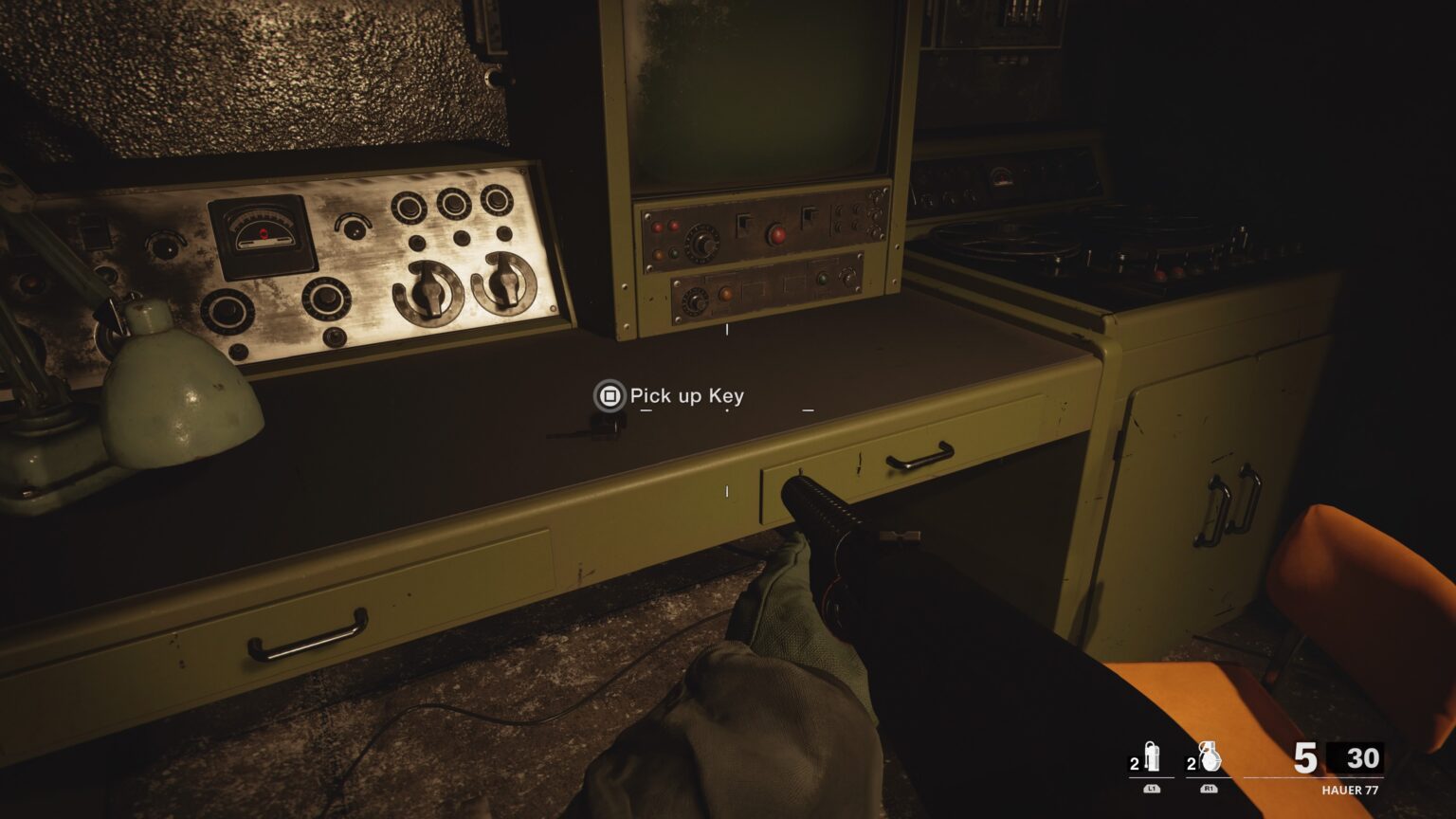1456x819 pixels.
Task: Toggle the small switch on the middle console
Action: click(x=743, y=223)
